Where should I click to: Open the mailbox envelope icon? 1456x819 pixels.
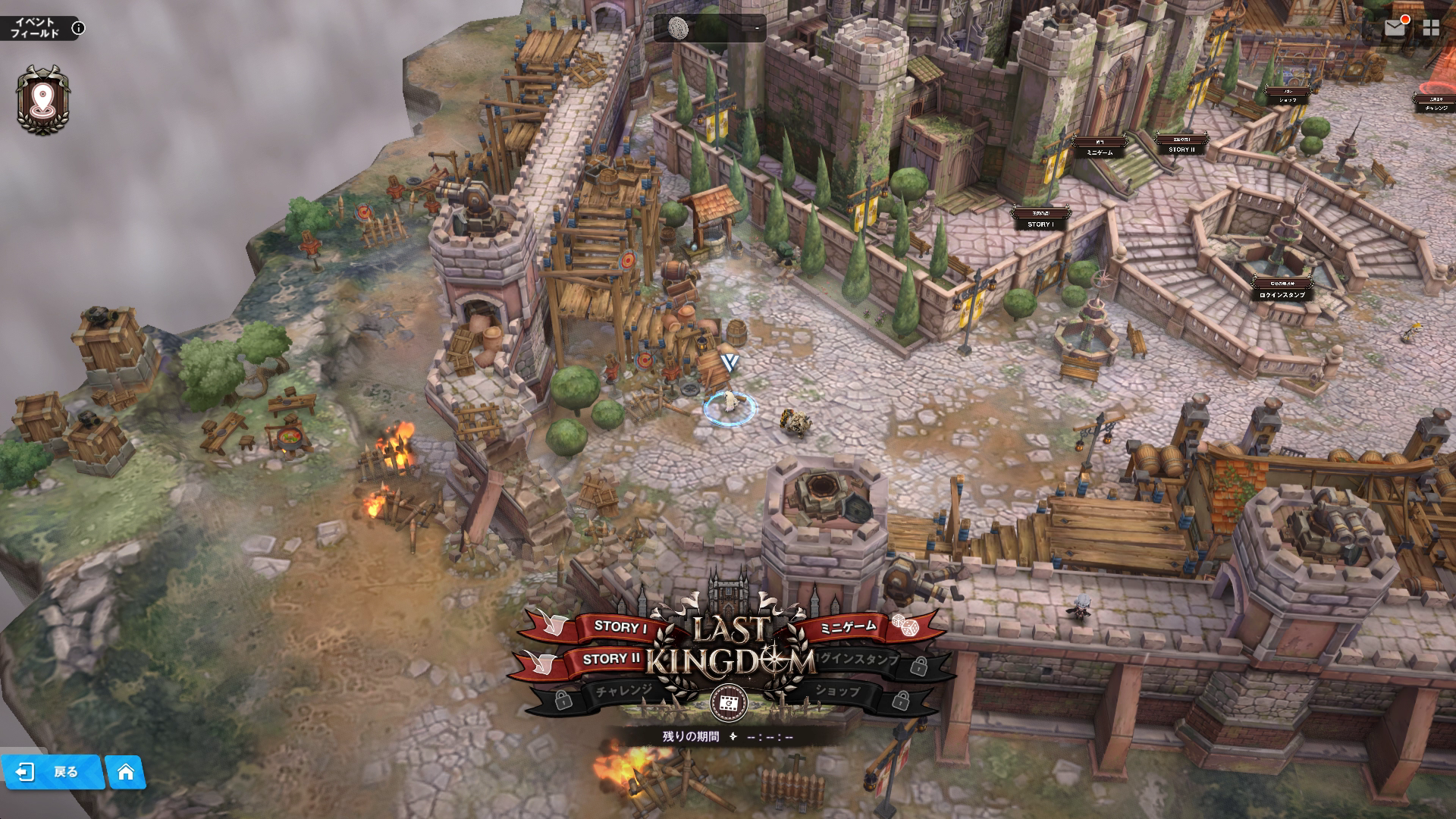coord(1395,28)
